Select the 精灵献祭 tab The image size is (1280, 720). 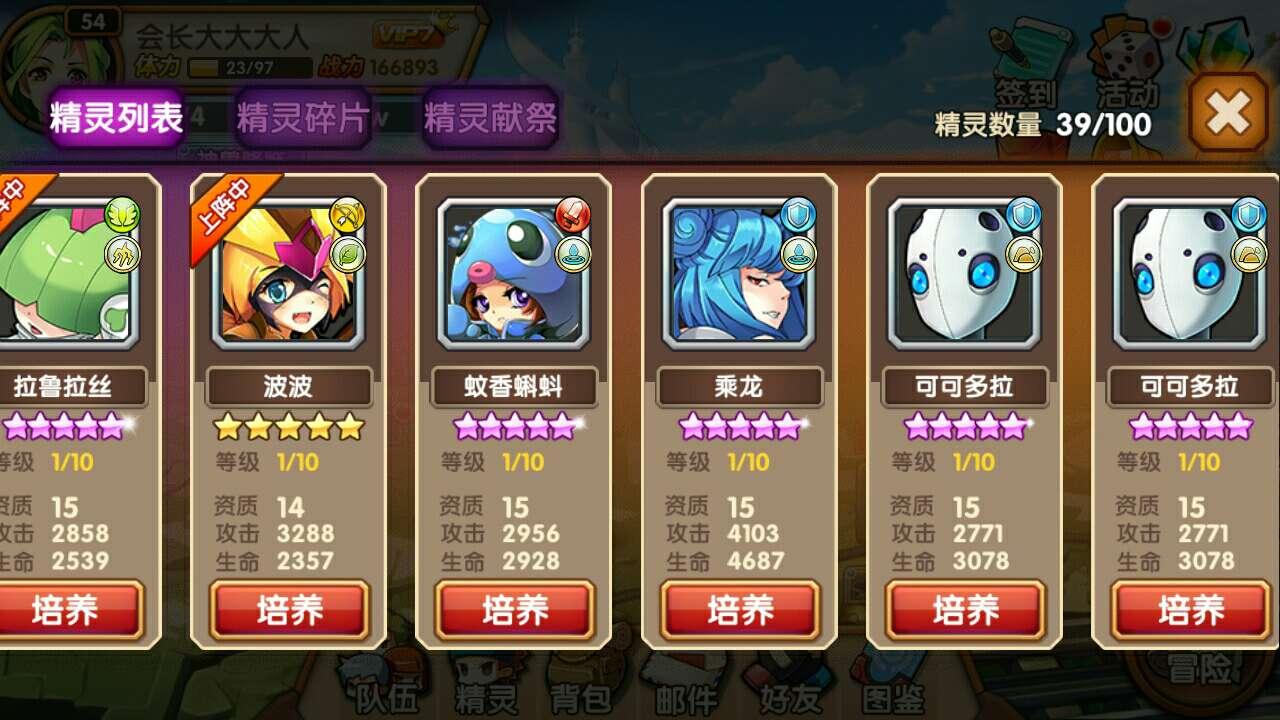[x=490, y=118]
